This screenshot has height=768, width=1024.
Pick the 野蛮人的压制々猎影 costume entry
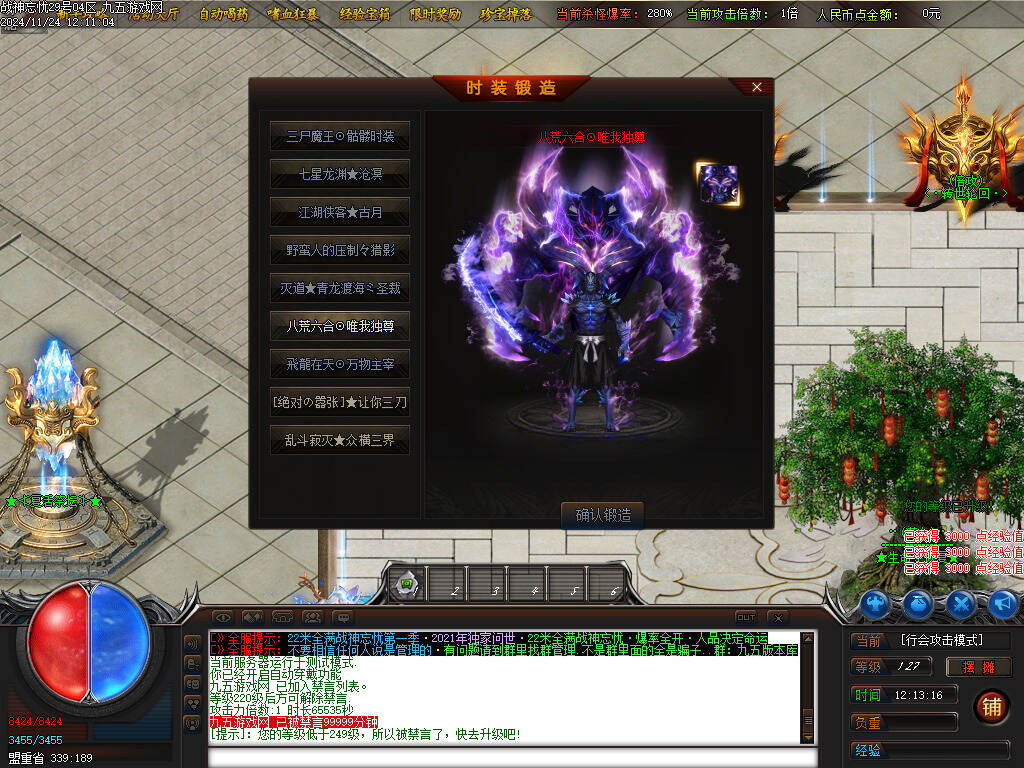tap(340, 250)
